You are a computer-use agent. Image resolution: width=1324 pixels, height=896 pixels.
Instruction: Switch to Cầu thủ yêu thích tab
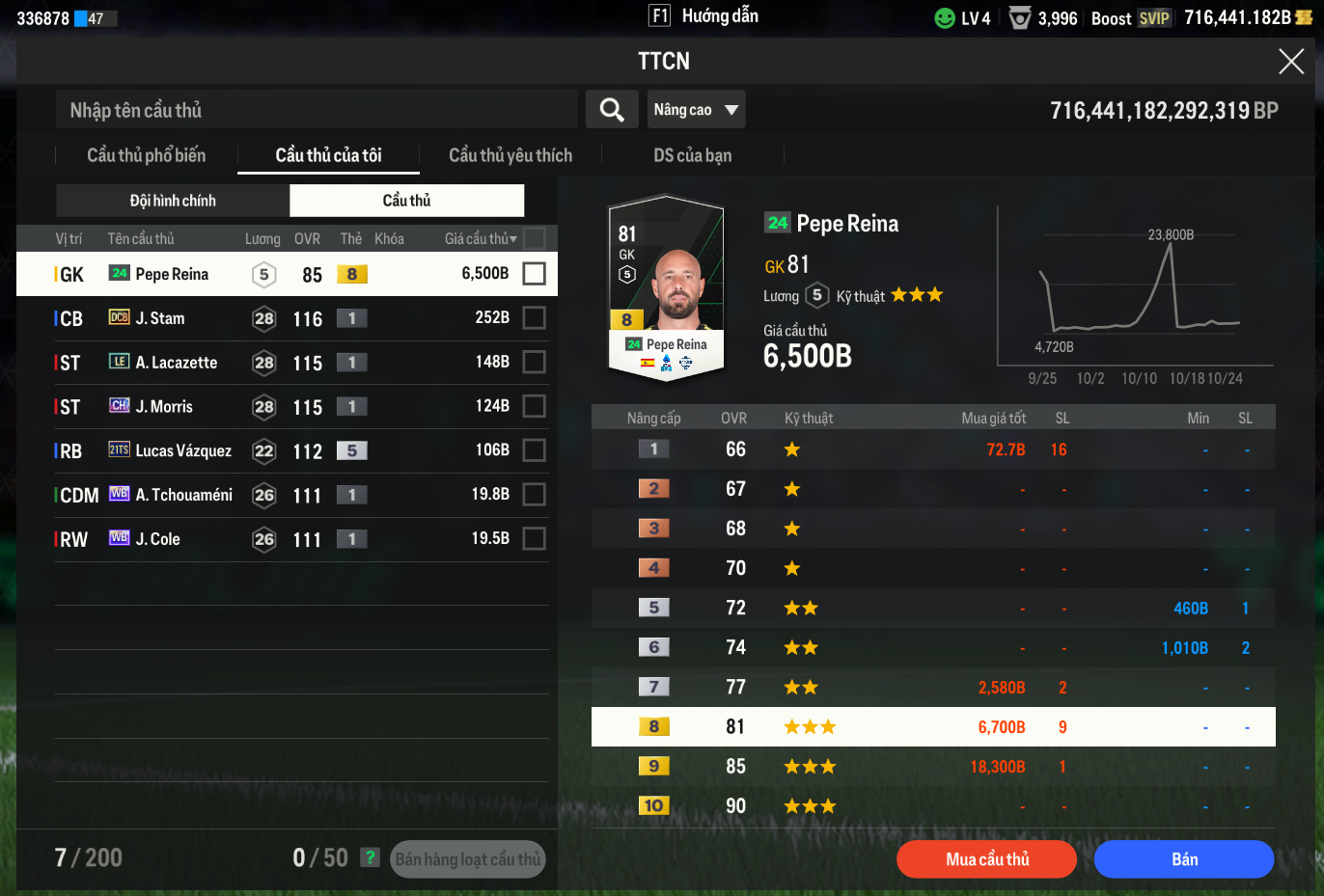[510, 155]
